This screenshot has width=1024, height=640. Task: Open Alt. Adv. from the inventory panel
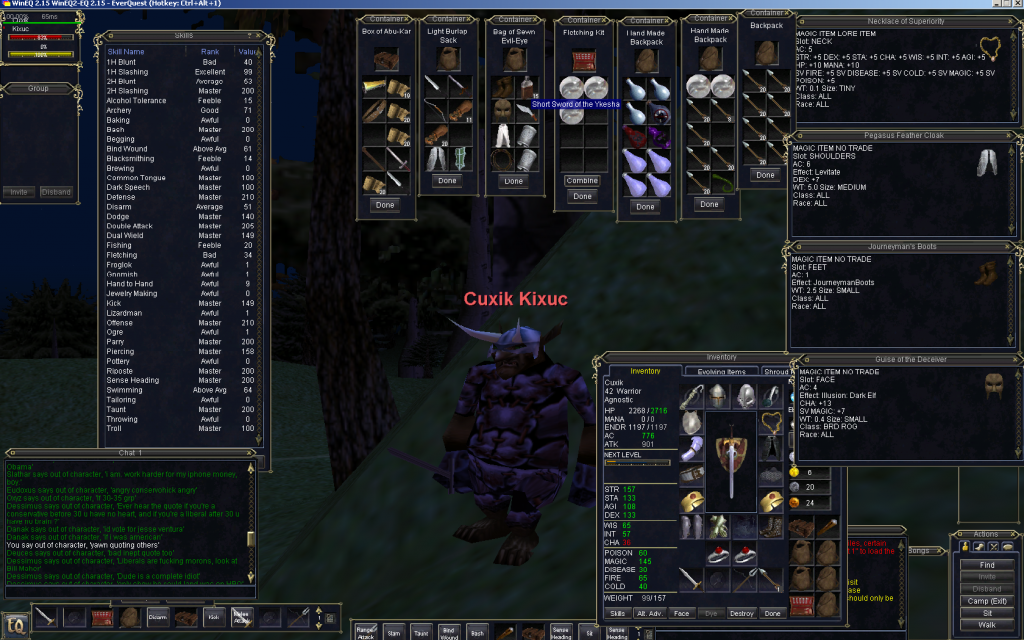649,613
